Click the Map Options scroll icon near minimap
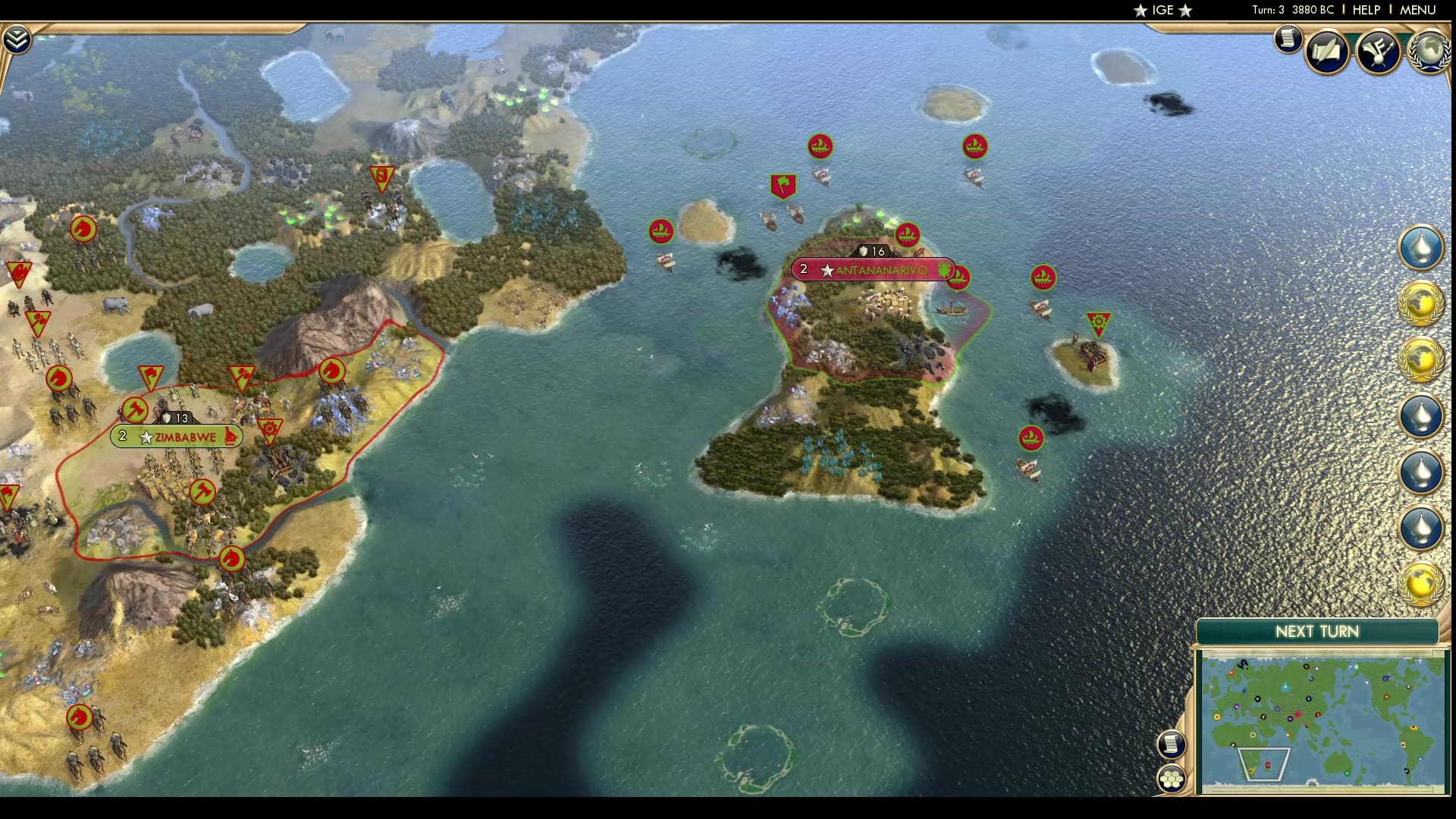This screenshot has width=1456, height=819. pyautogui.click(x=1172, y=745)
